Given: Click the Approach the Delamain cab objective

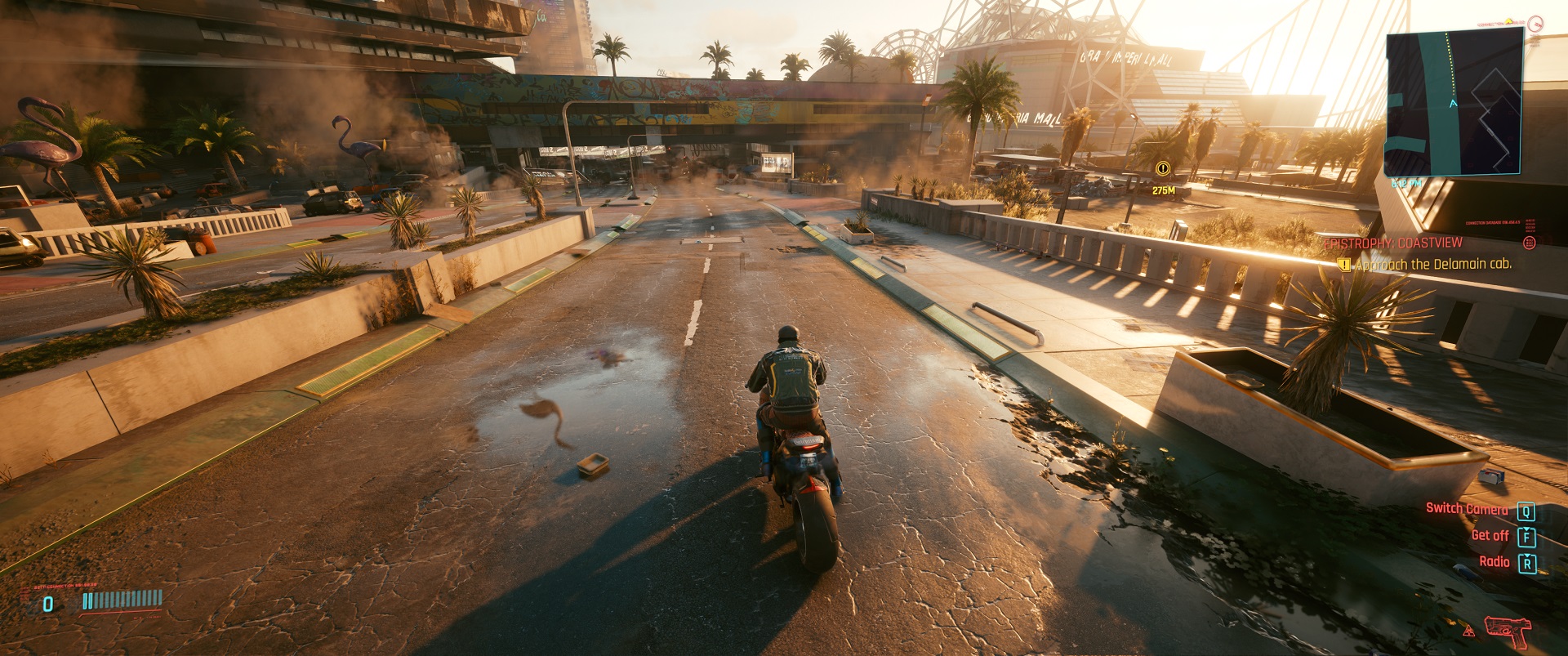Looking at the screenshot, I should point(1432,265).
